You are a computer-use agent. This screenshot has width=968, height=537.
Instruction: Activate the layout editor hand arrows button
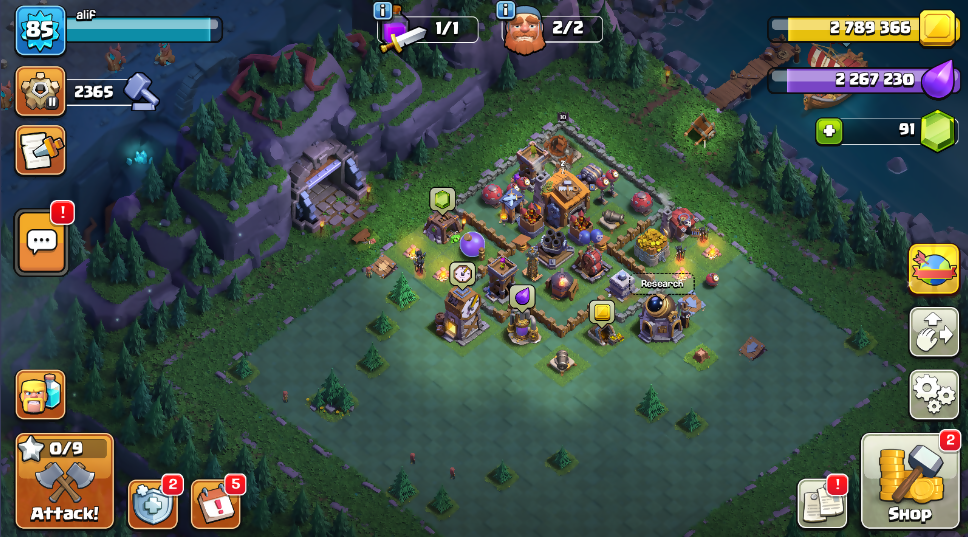pyautogui.click(x=934, y=332)
